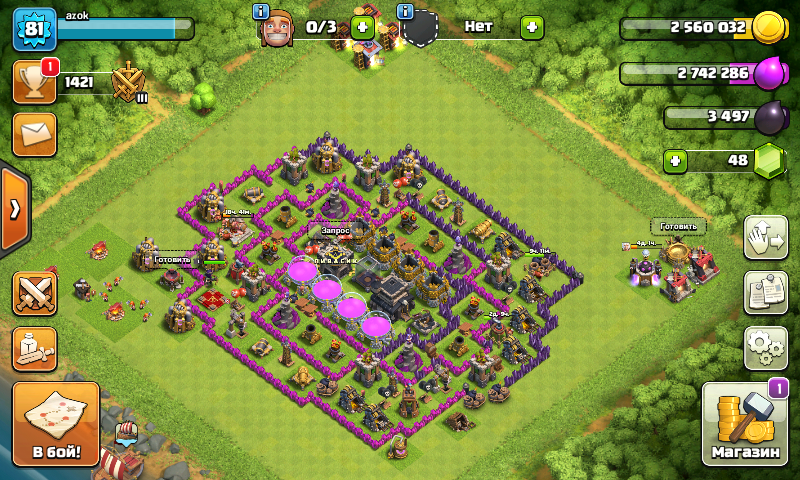
Task: Open the crossed swords battle button
Action: 34,292
